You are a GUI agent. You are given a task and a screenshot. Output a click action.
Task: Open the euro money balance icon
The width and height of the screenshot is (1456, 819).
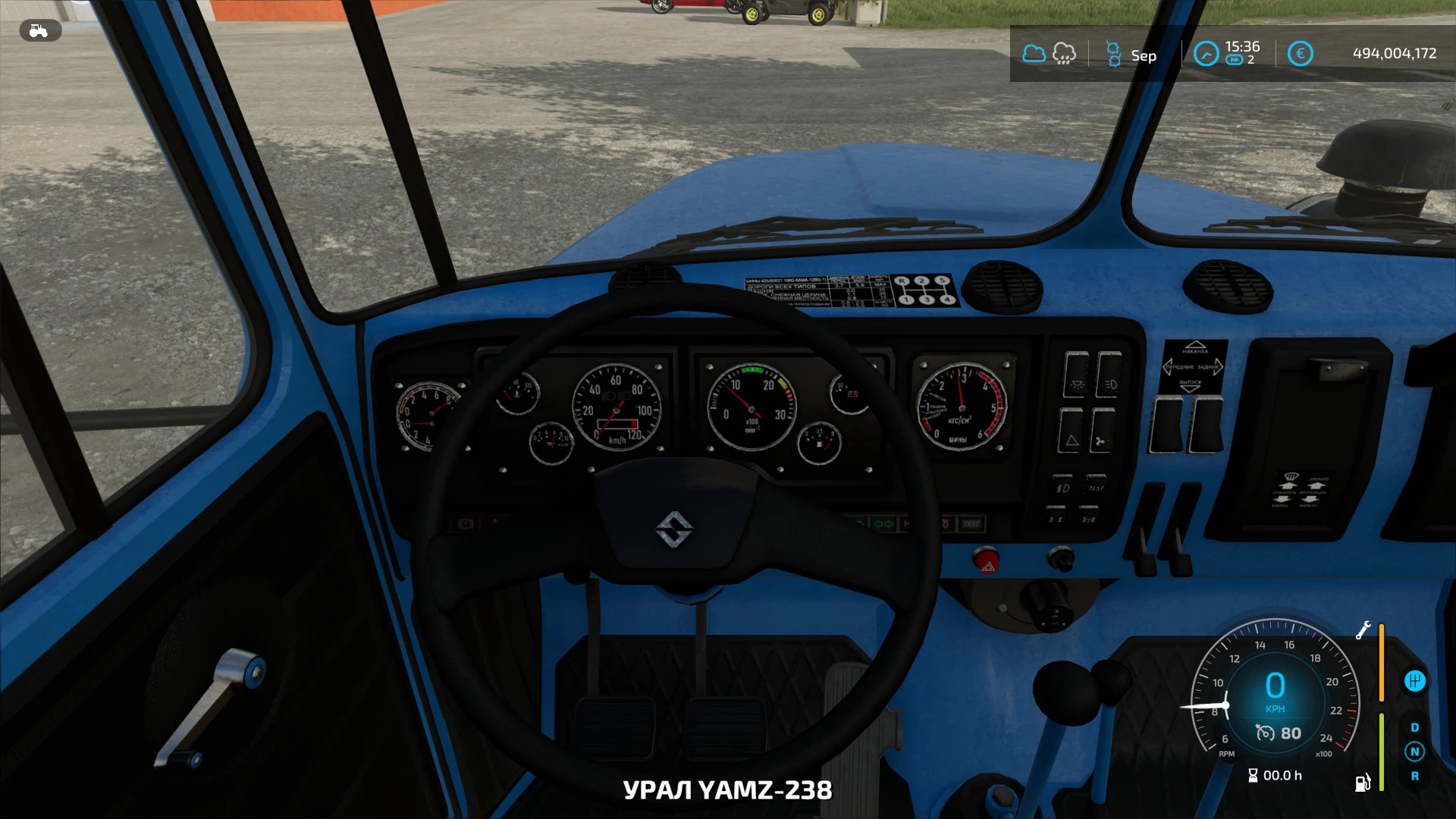click(1300, 54)
